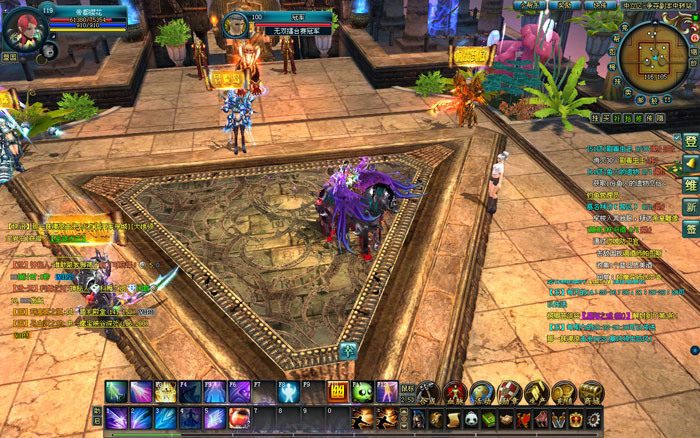
Task: Activate the green slime face skill
Action: click(362, 392)
